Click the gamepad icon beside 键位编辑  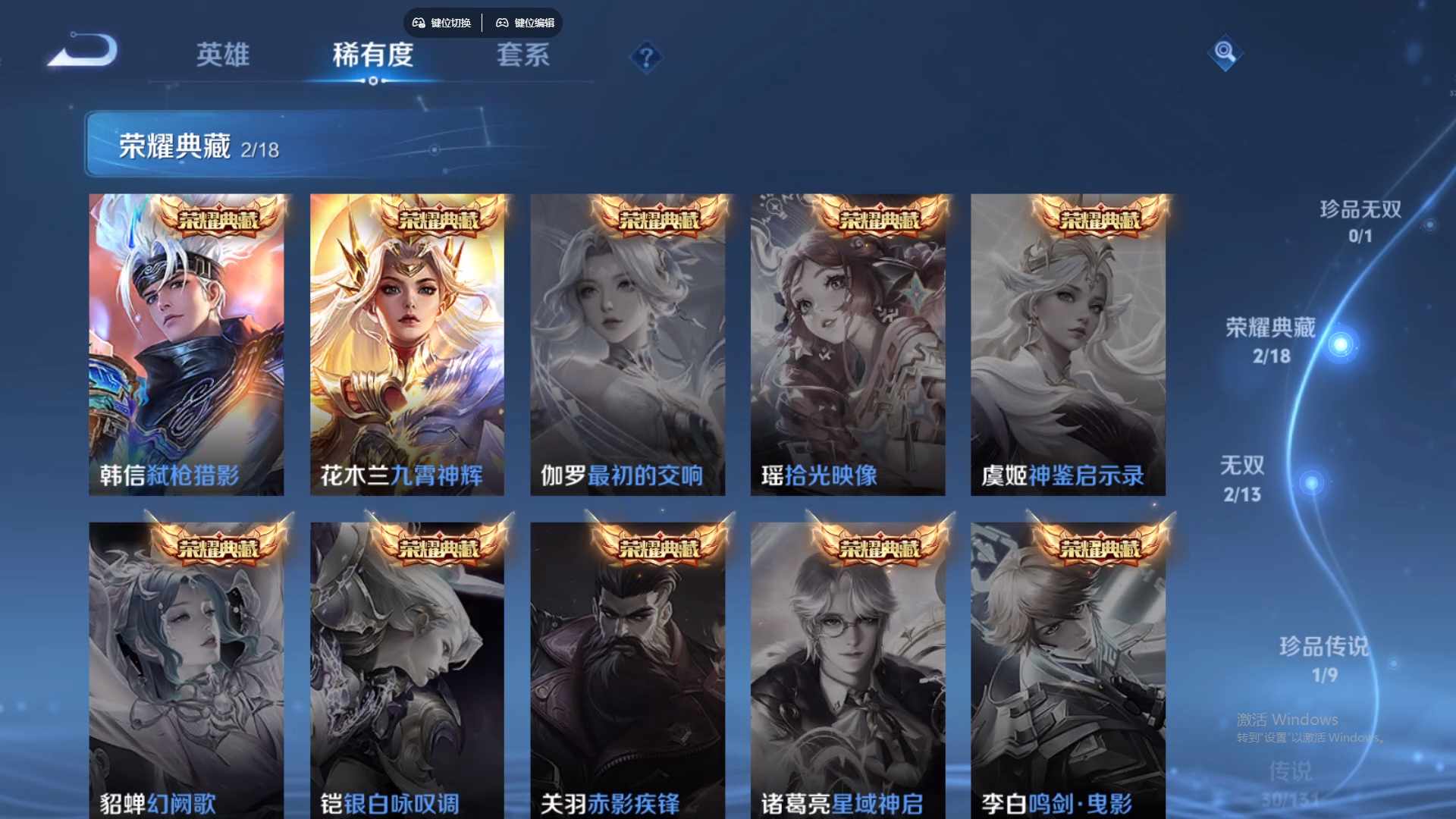click(502, 23)
